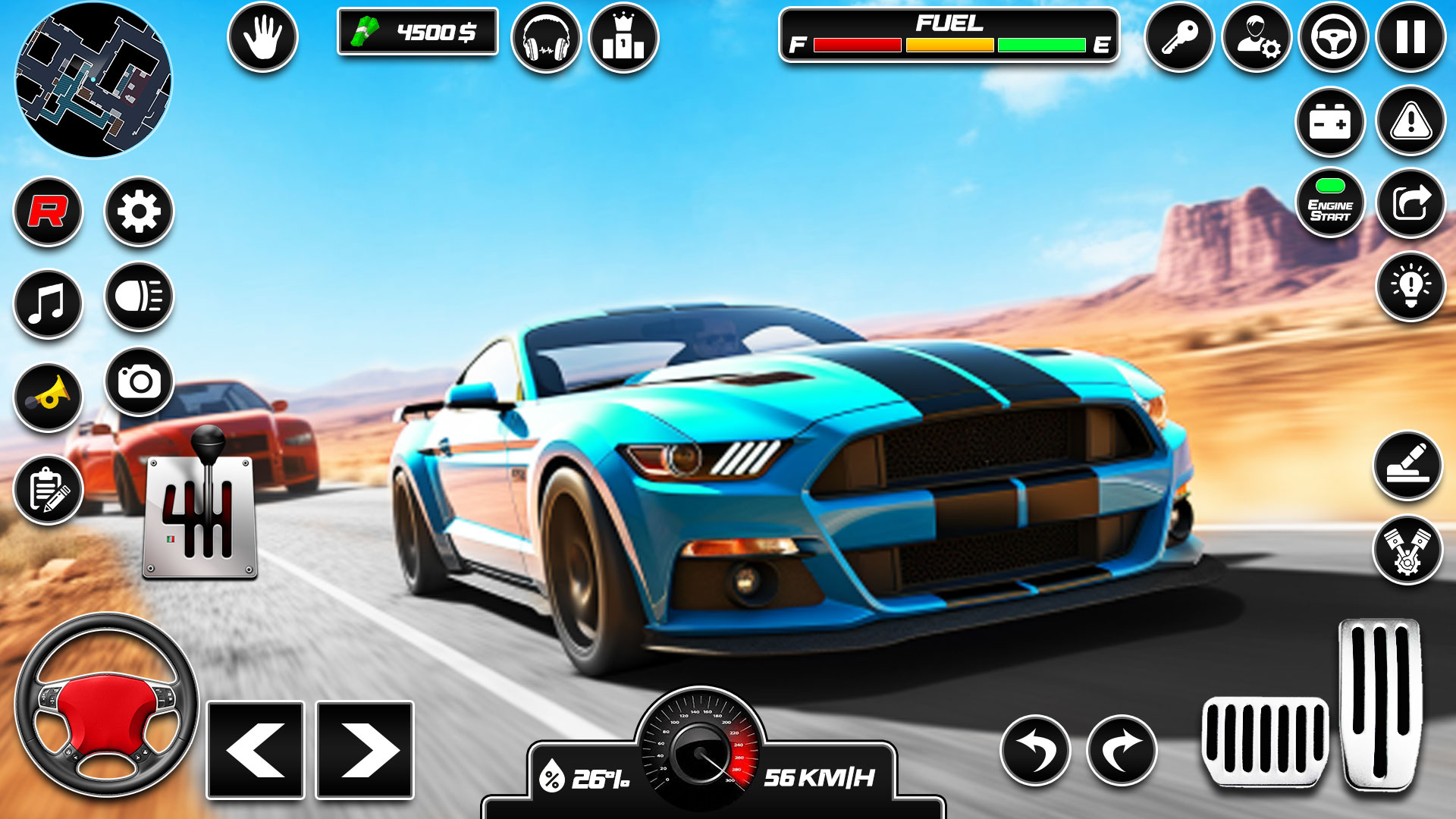The height and width of the screenshot is (819, 1456).
Task: Tap the hazard warning triangle icon
Action: 1409,121
